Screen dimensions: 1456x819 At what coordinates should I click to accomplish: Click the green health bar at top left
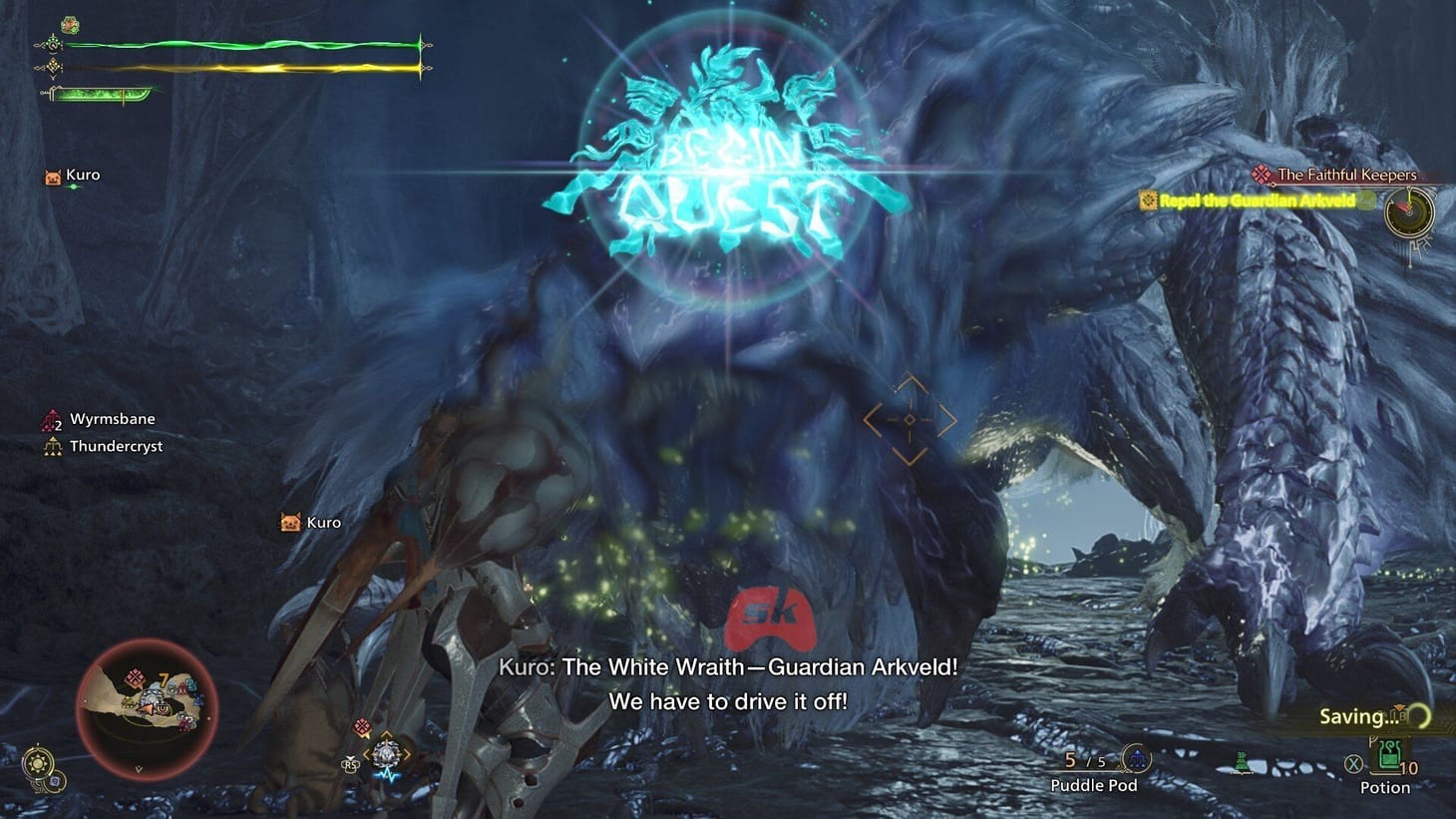(239, 45)
